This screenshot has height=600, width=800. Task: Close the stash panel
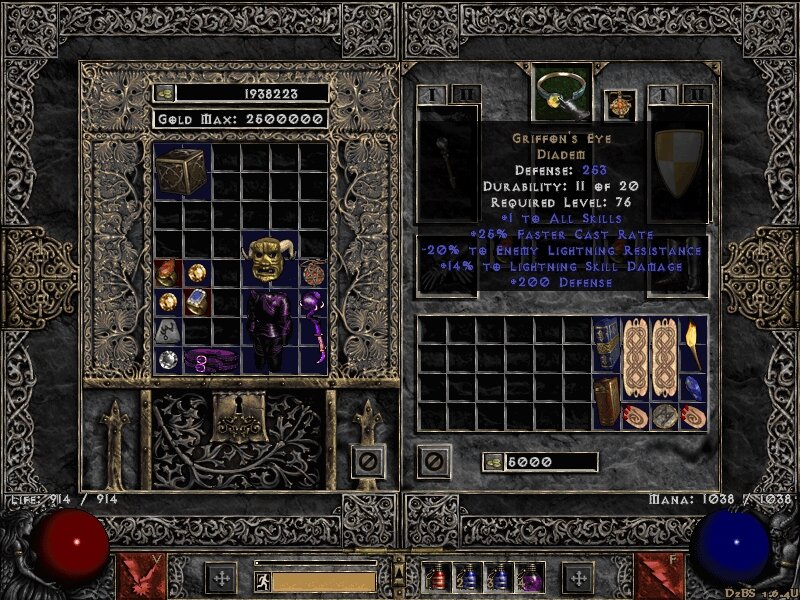(x=368, y=461)
